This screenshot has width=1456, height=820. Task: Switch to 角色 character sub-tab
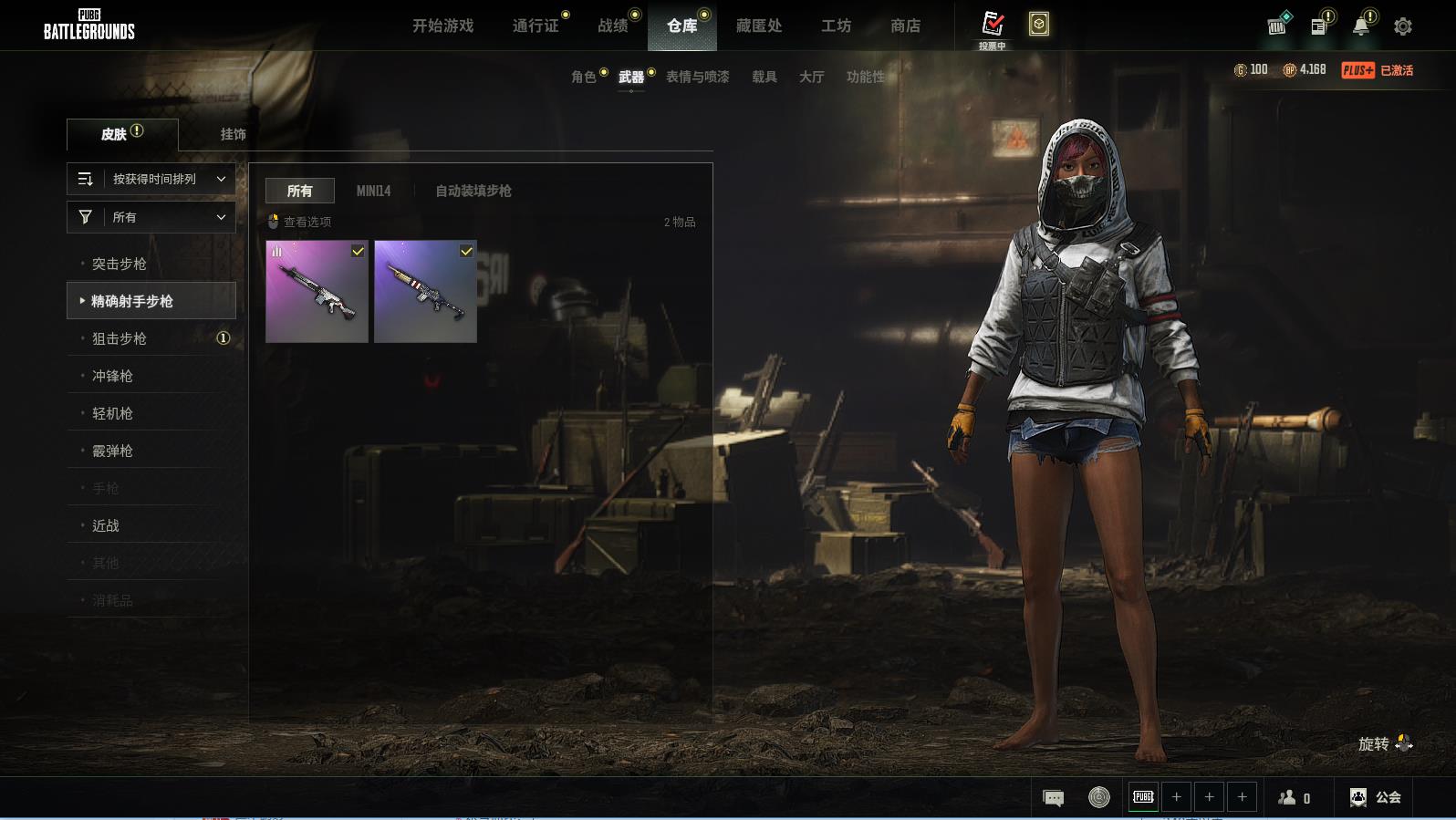tap(584, 77)
